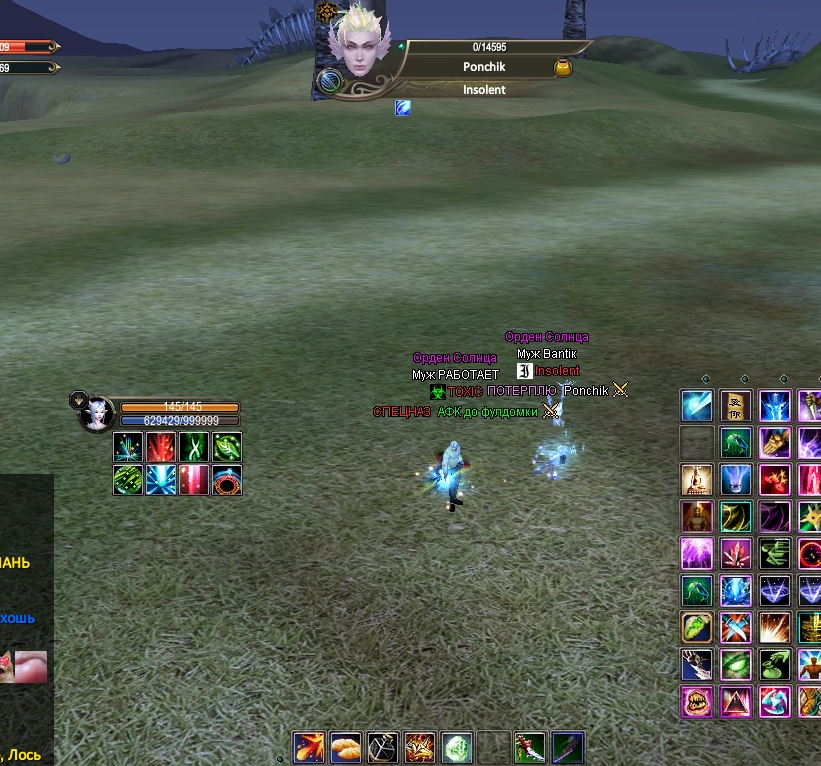
Task: Use the flame slash hotbar skill
Action: coord(308,747)
